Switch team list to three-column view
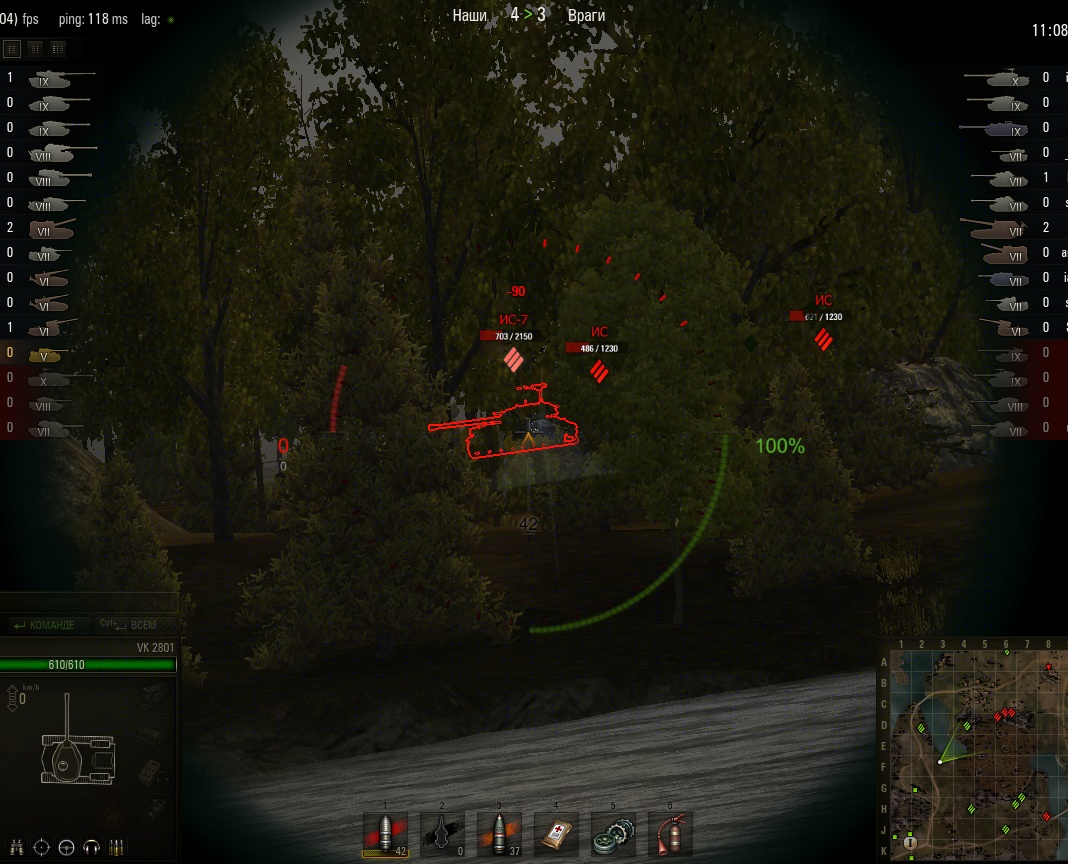The image size is (1068, 864). pyautogui.click(x=58, y=48)
